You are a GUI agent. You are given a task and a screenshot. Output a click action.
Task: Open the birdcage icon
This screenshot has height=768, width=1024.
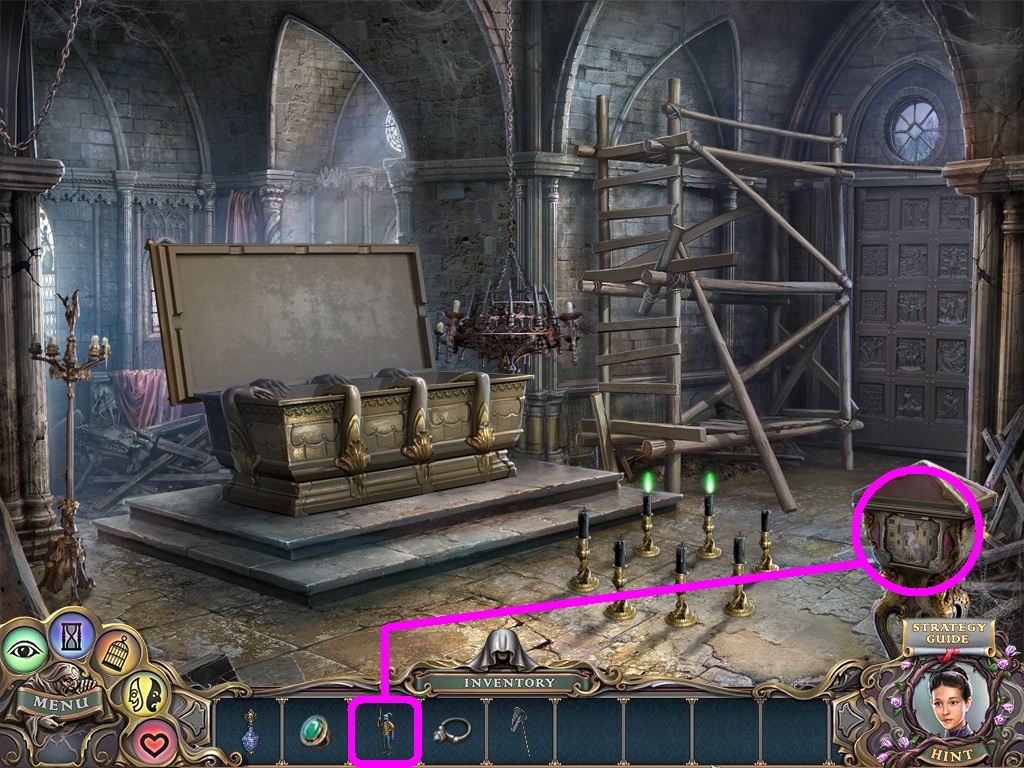119,653
